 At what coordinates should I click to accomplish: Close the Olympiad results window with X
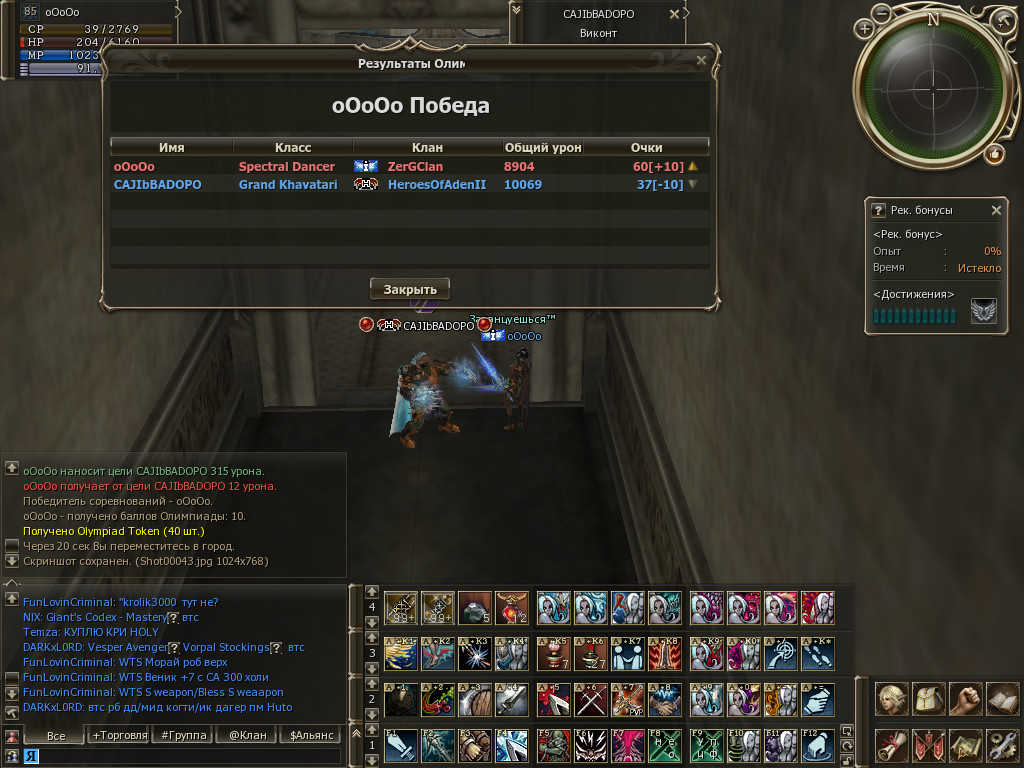[701, 60]
